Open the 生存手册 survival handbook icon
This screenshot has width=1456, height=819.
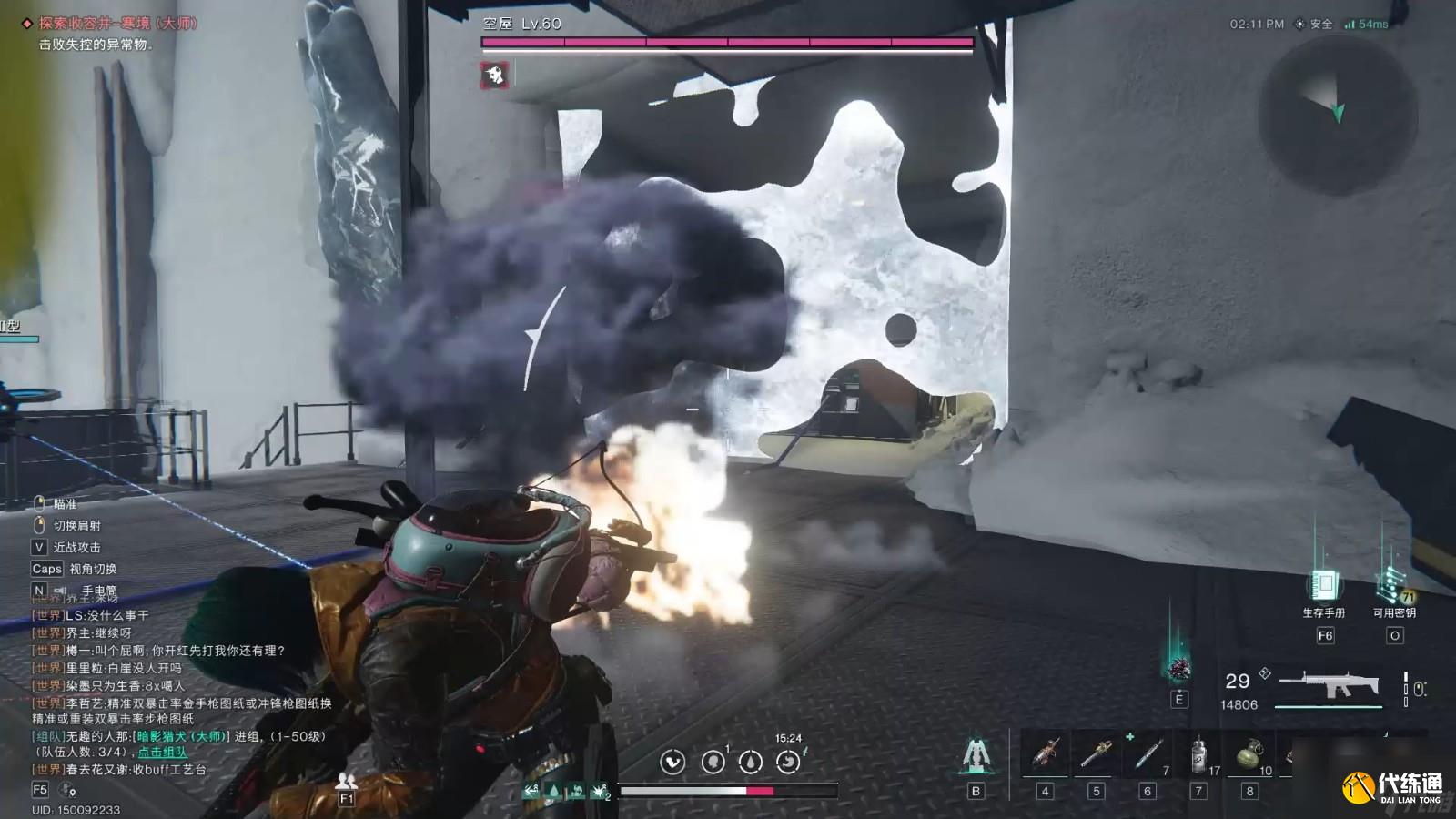[x=1323, y=585]
